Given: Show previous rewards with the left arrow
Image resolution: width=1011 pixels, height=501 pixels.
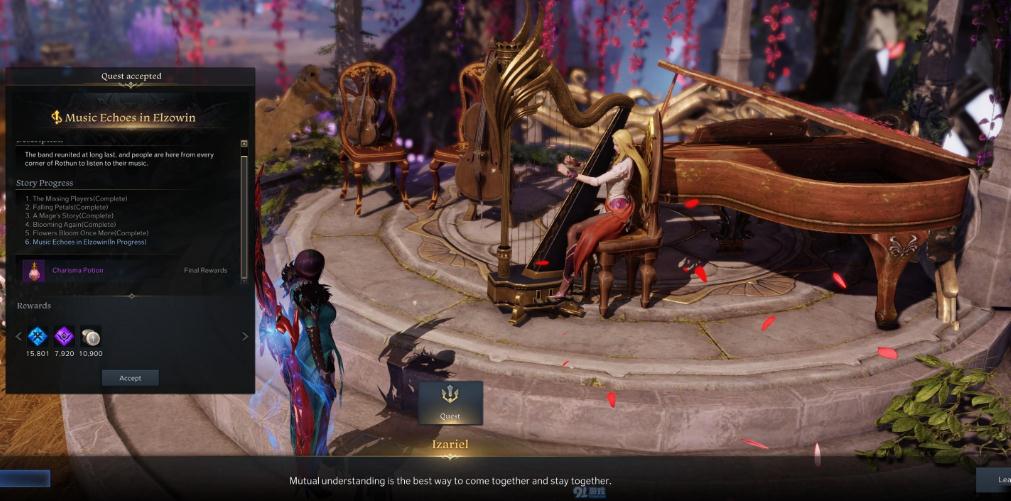Looking at the screenshot, I should [19, 337].
